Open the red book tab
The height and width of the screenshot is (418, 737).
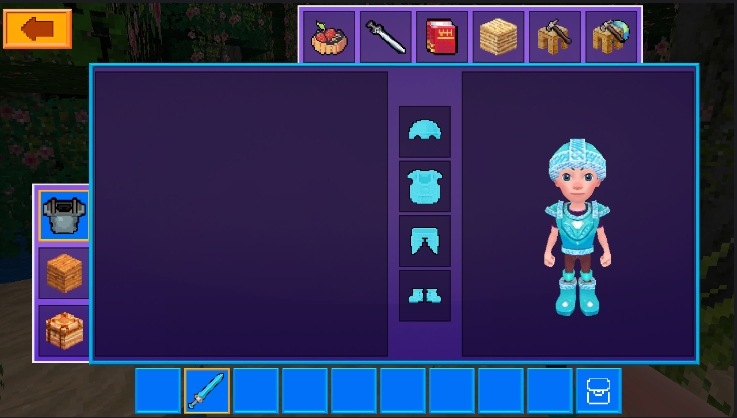tap(441, 37)
